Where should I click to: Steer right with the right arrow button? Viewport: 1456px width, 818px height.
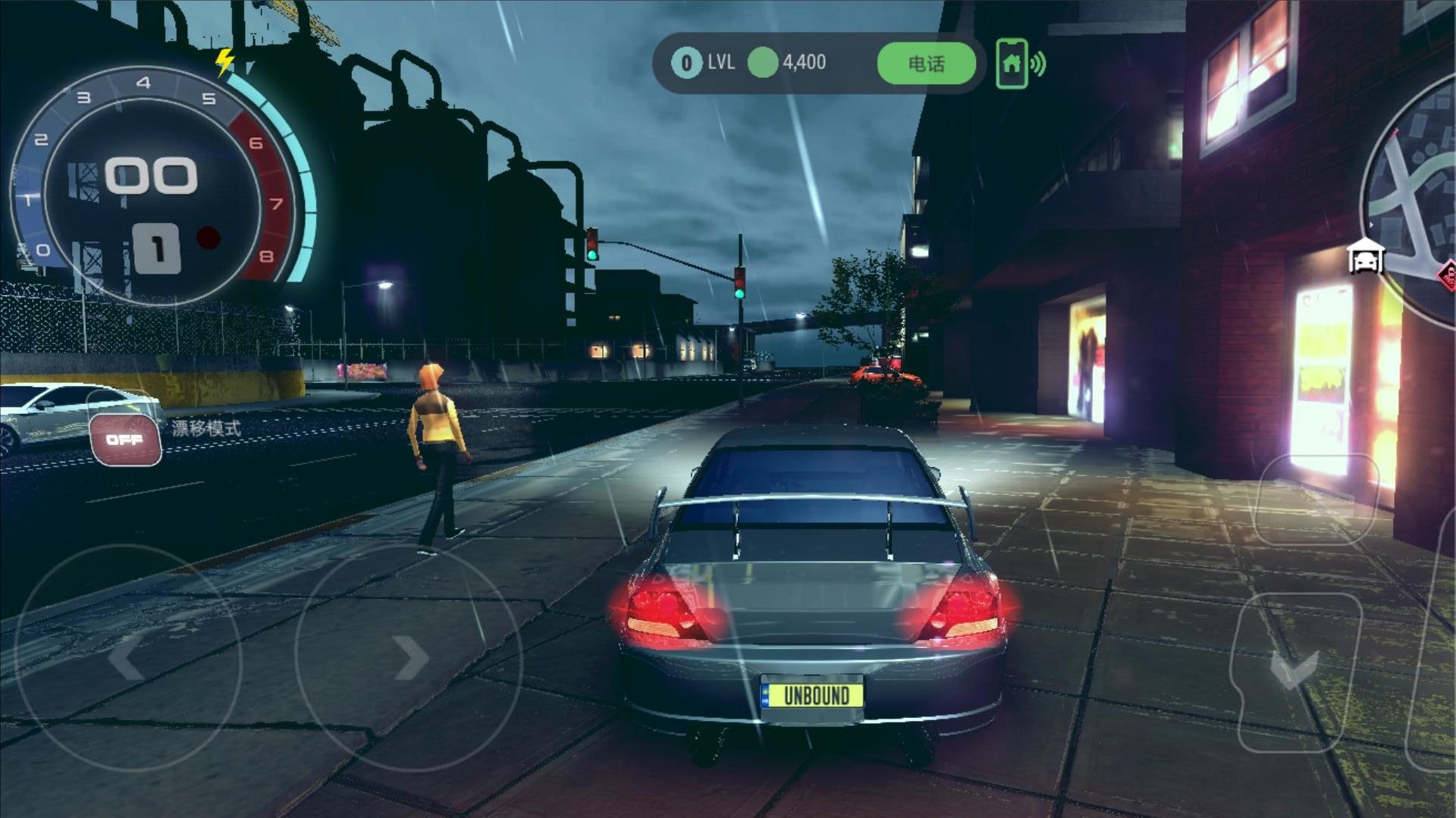coord(408,657)
